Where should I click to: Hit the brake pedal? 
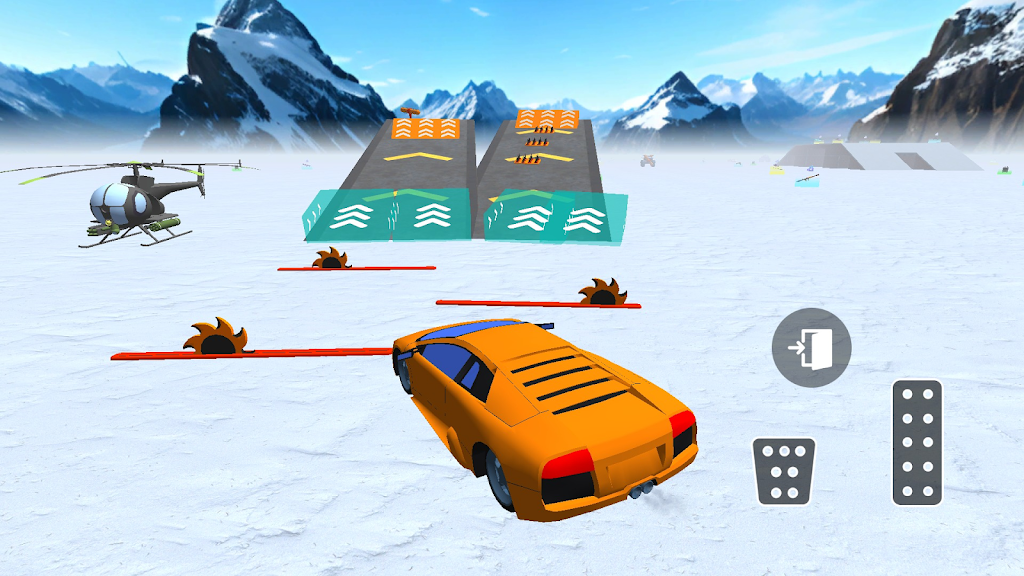pyautogui.click(x=784, y=470)
